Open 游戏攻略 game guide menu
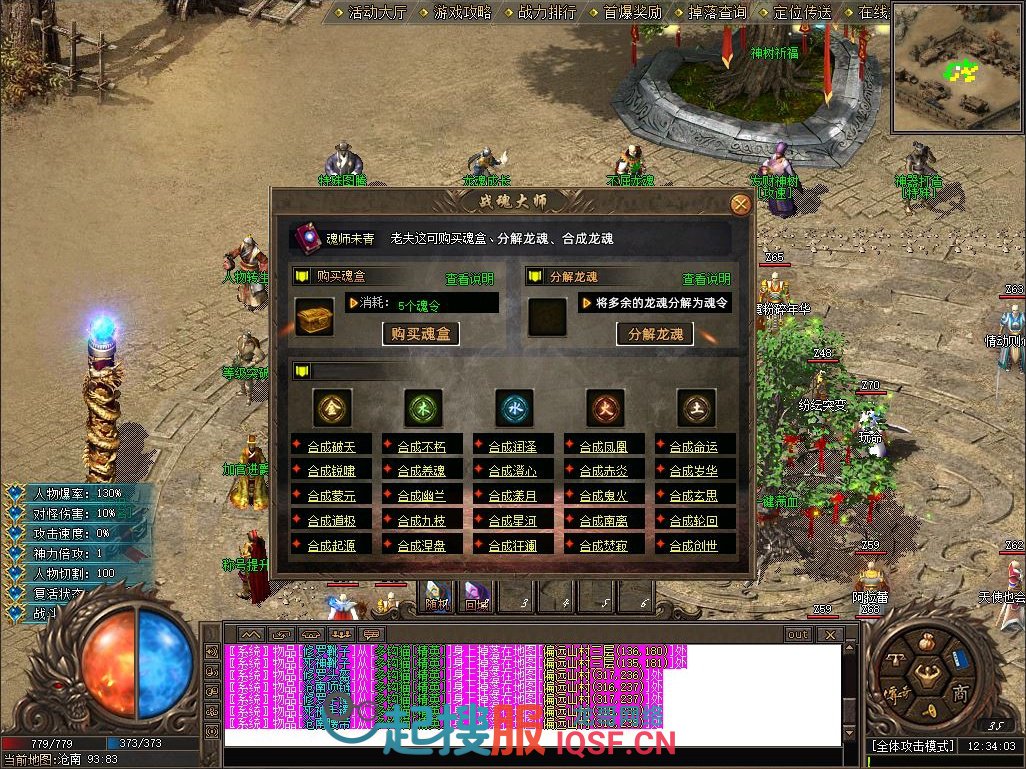Image resolution: width=1026 pixels, height=769 pixels. 462,13
